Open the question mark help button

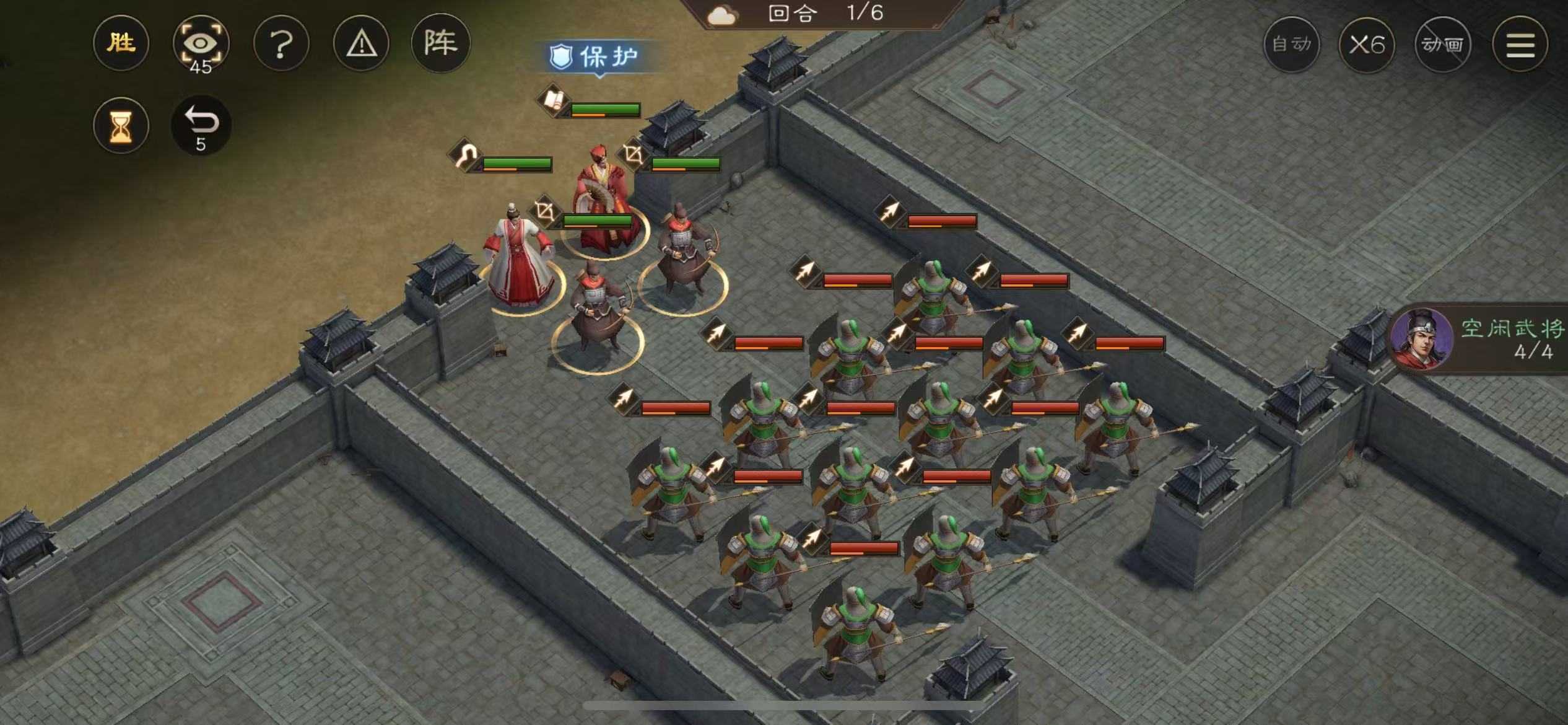(x=281, y=44)
